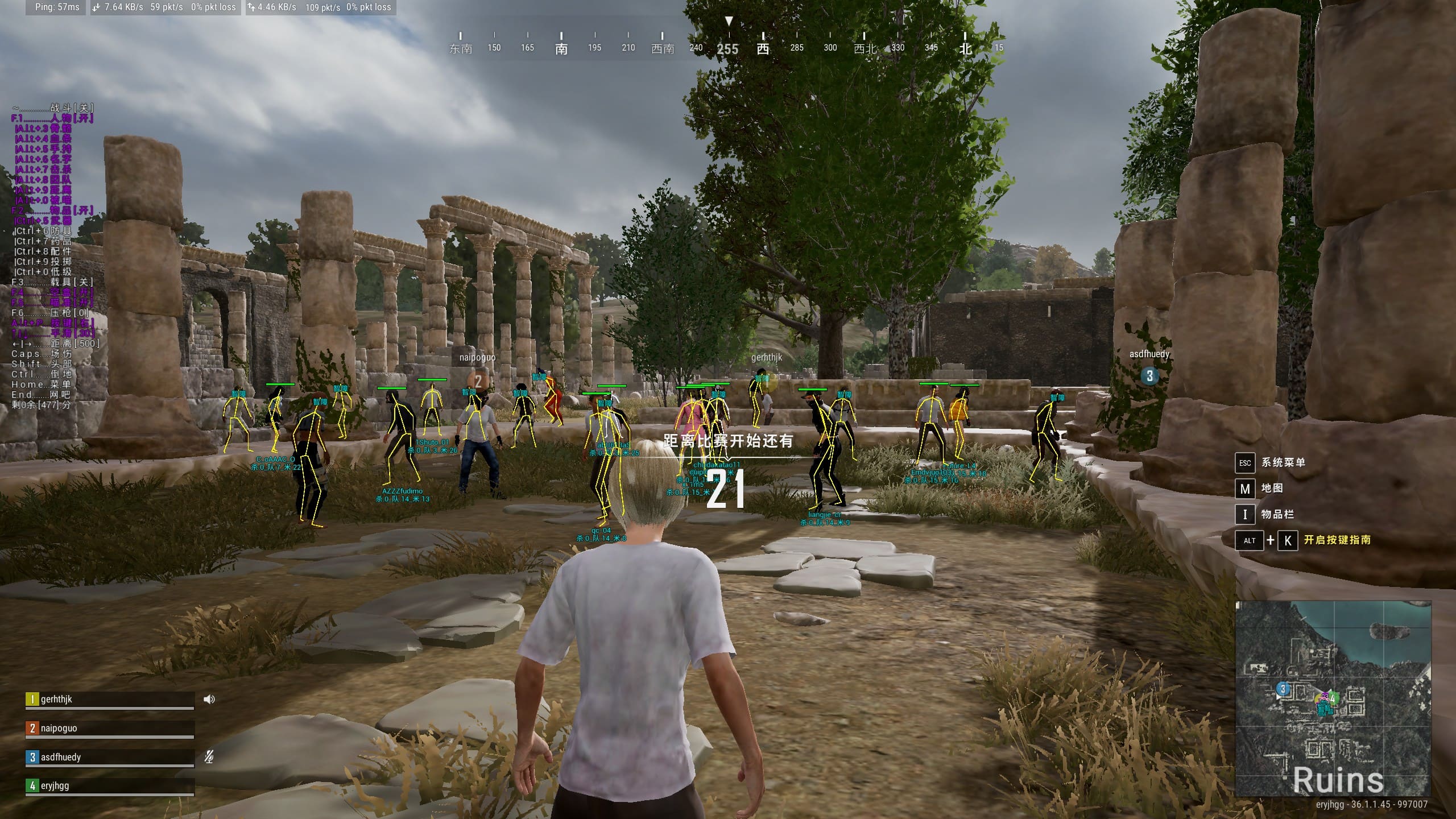Open the Ruins minimap

1333,700
